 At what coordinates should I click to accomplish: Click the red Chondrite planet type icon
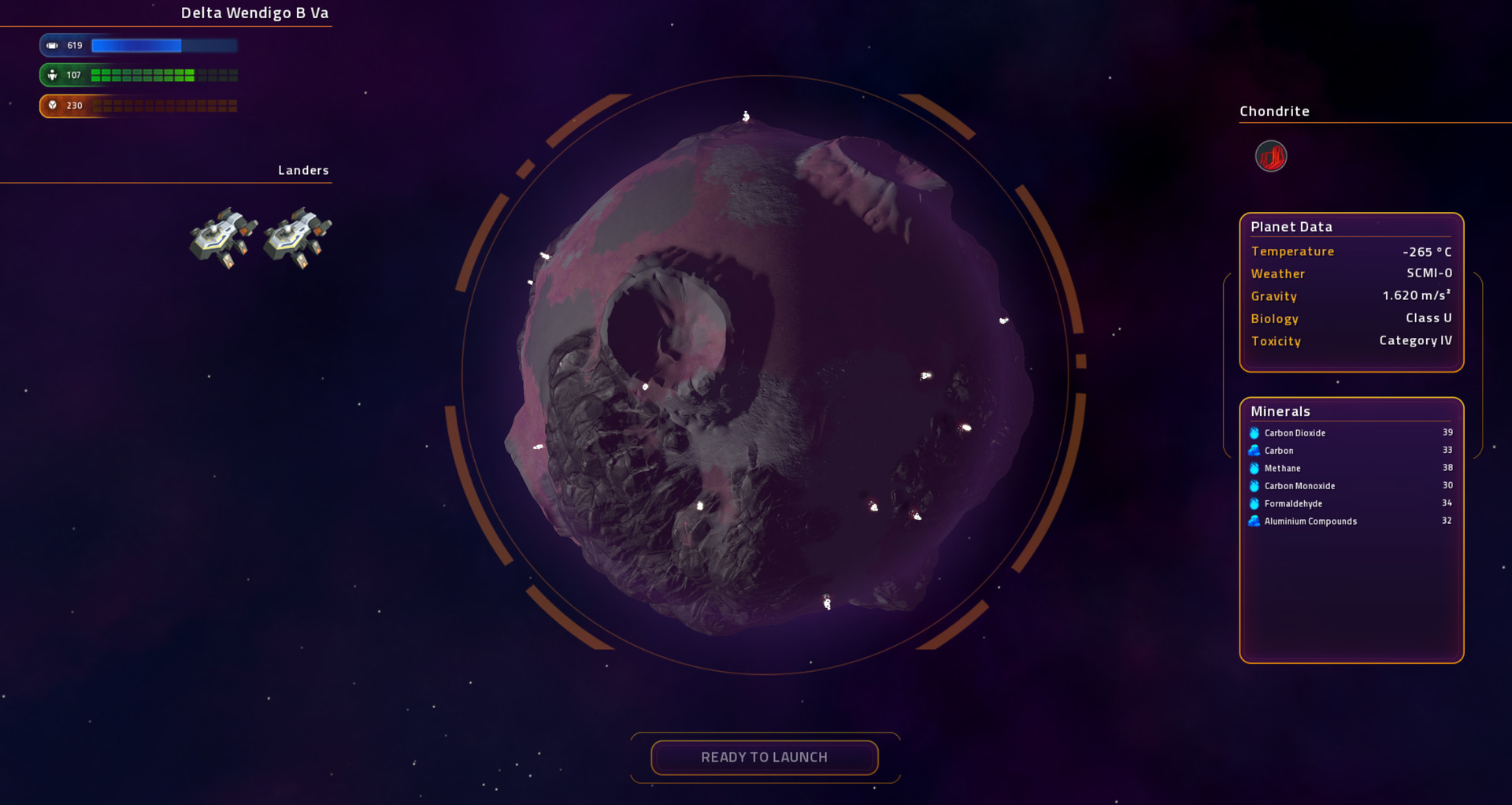(x=1270, y=156)
